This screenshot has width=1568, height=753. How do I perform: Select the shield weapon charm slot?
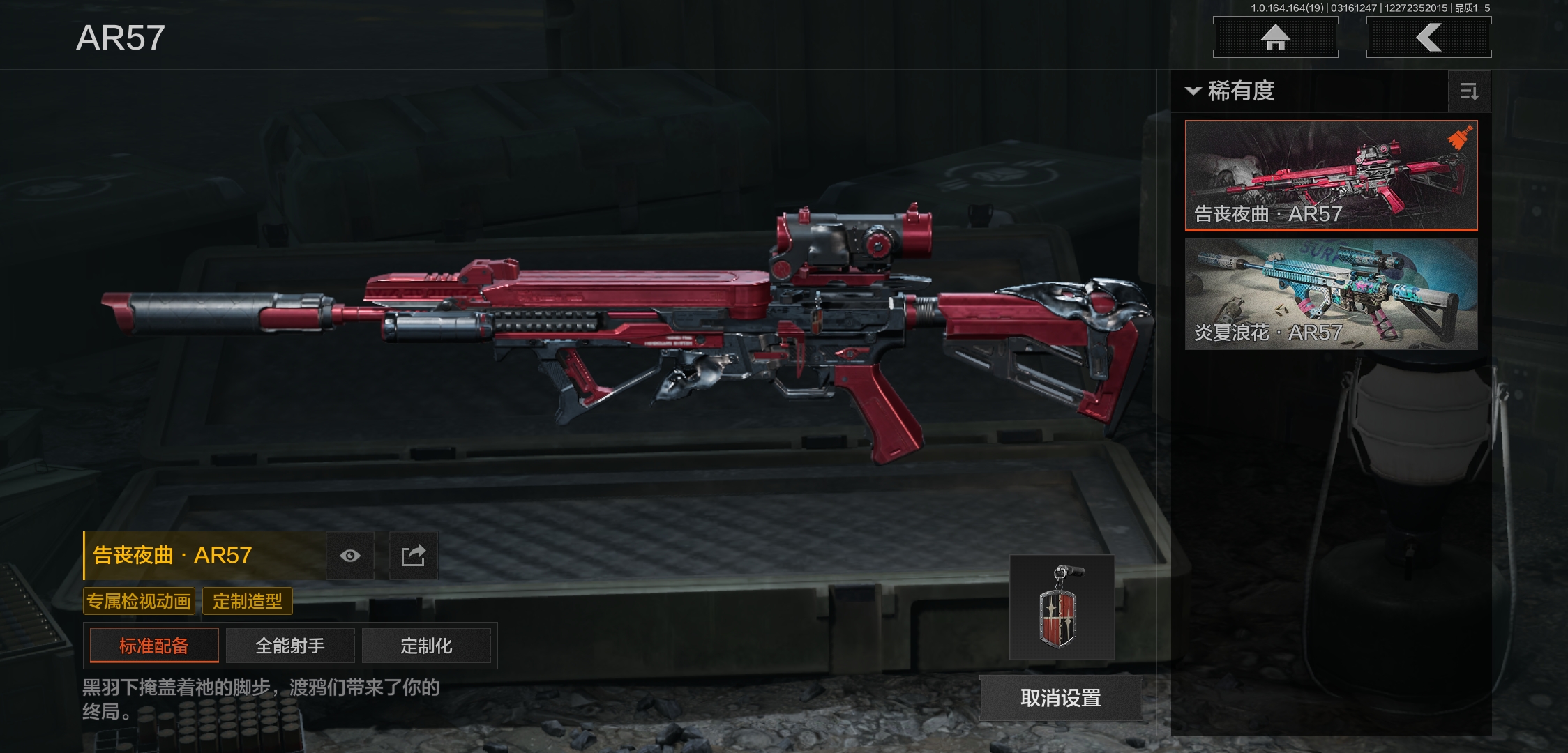pos(1061,607)
